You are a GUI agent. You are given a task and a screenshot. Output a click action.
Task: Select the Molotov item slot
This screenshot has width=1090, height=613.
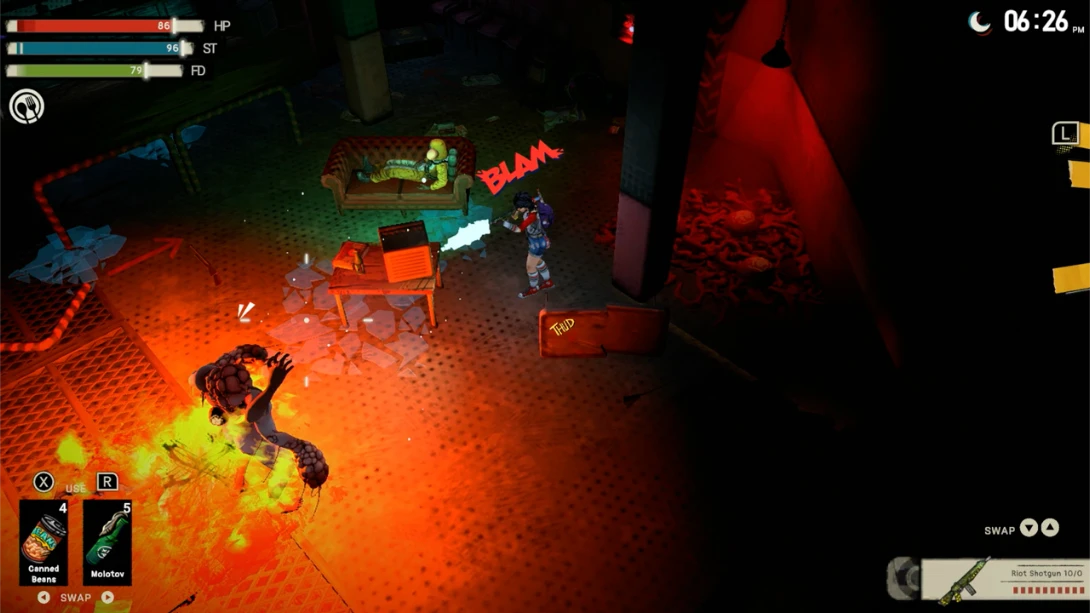107,542
